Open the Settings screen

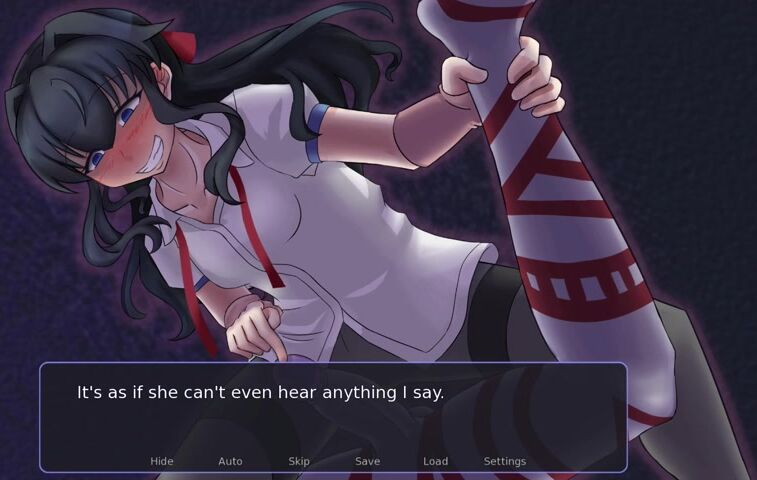click(504, 461)
